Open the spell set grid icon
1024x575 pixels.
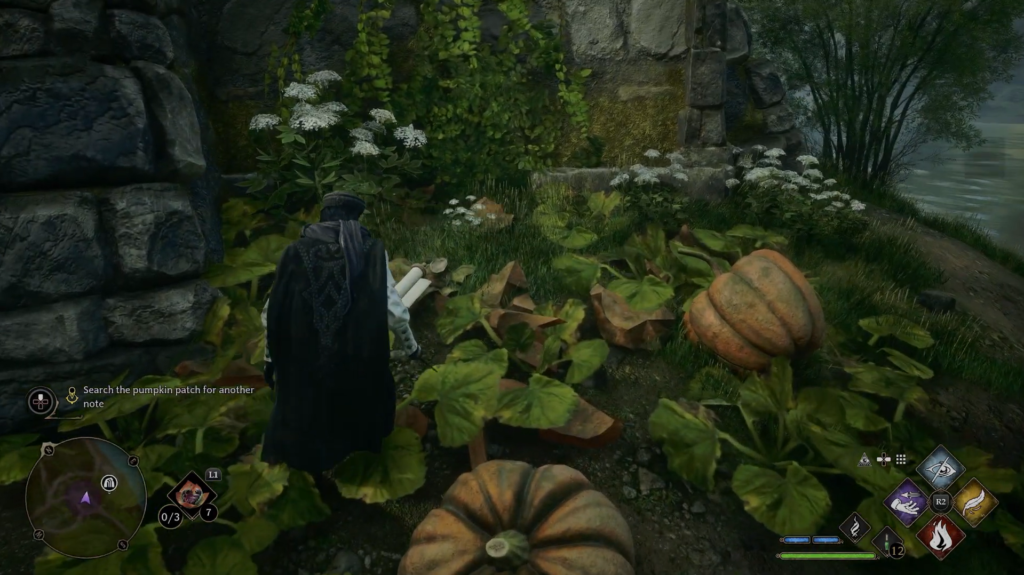(x=901, y=460)
